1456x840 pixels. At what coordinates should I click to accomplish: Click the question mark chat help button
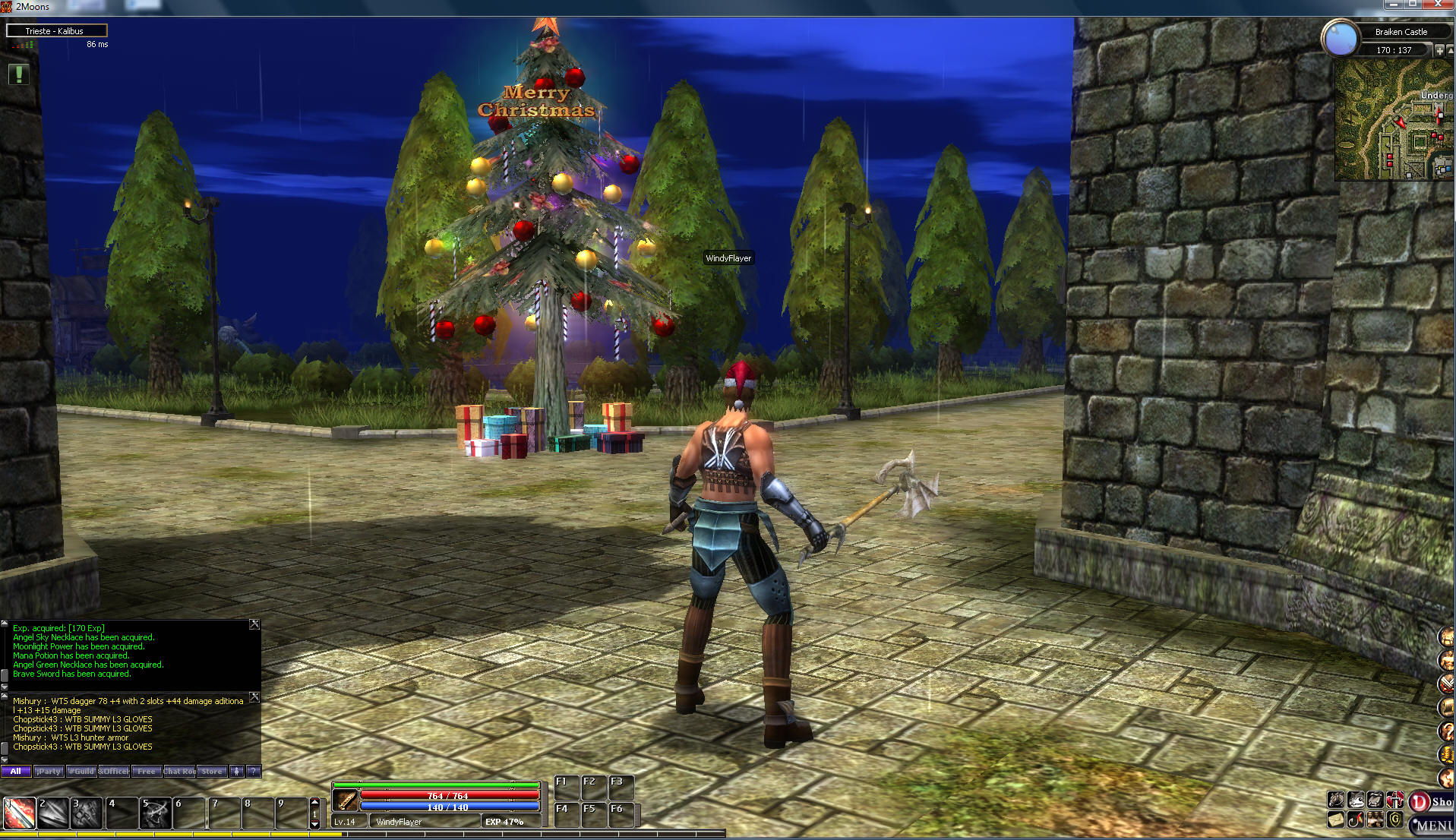pos(254,772)
